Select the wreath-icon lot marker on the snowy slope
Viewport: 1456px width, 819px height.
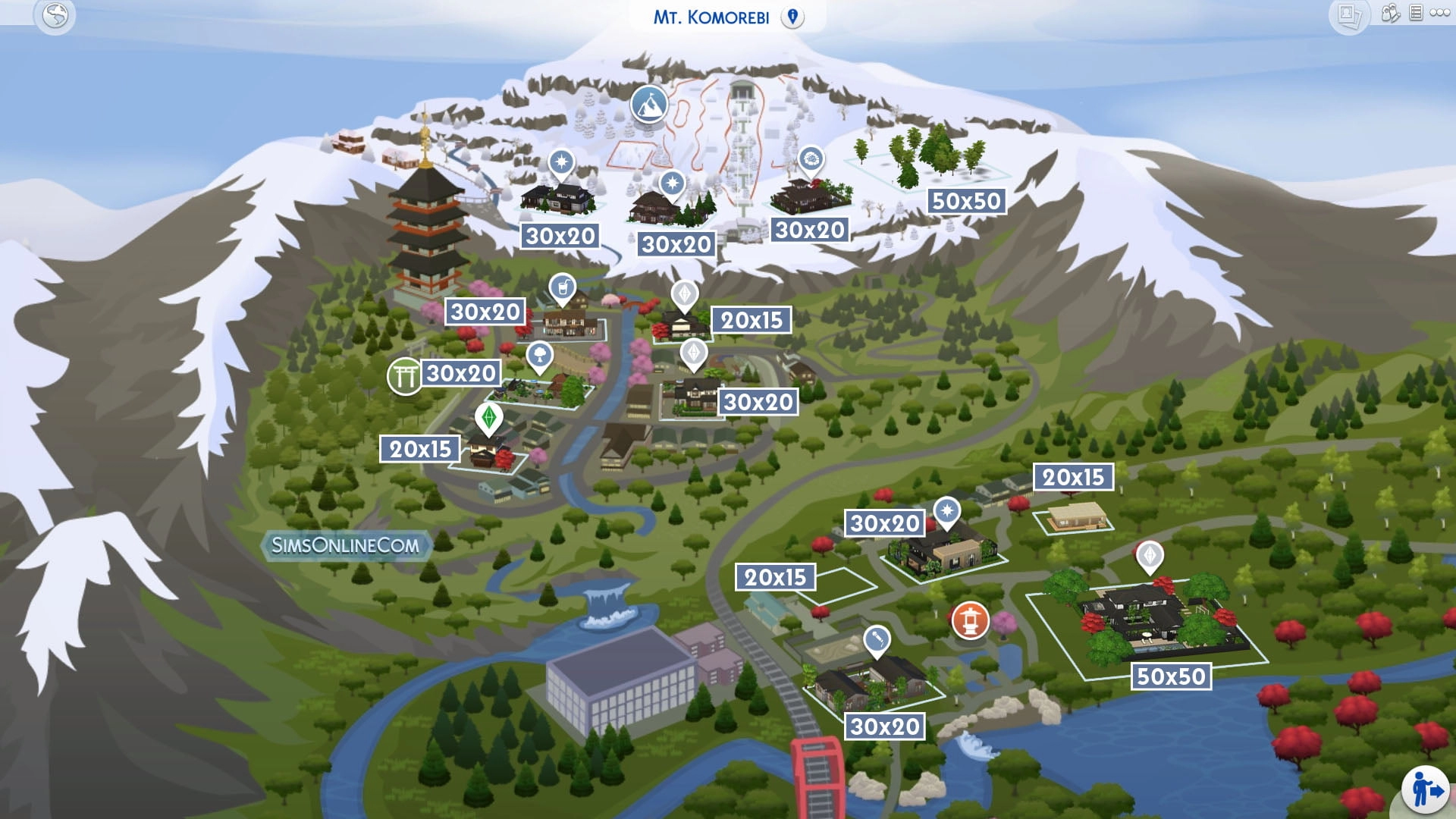click(811, 160)
